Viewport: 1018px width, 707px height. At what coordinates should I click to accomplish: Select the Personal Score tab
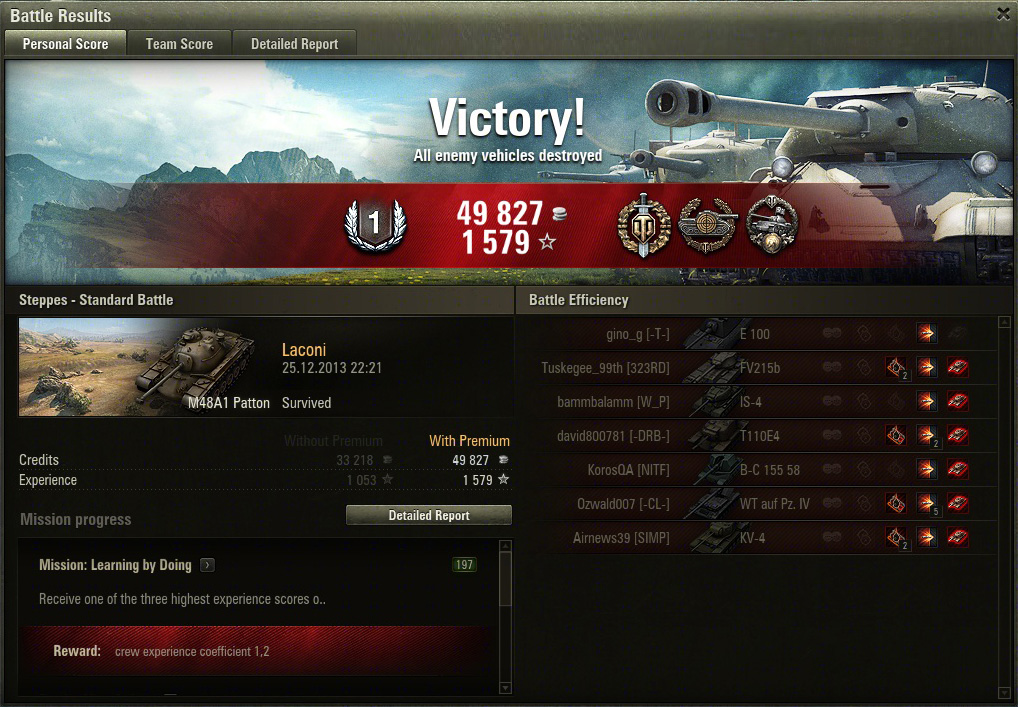pyautogui.click(x=65, y=44)
